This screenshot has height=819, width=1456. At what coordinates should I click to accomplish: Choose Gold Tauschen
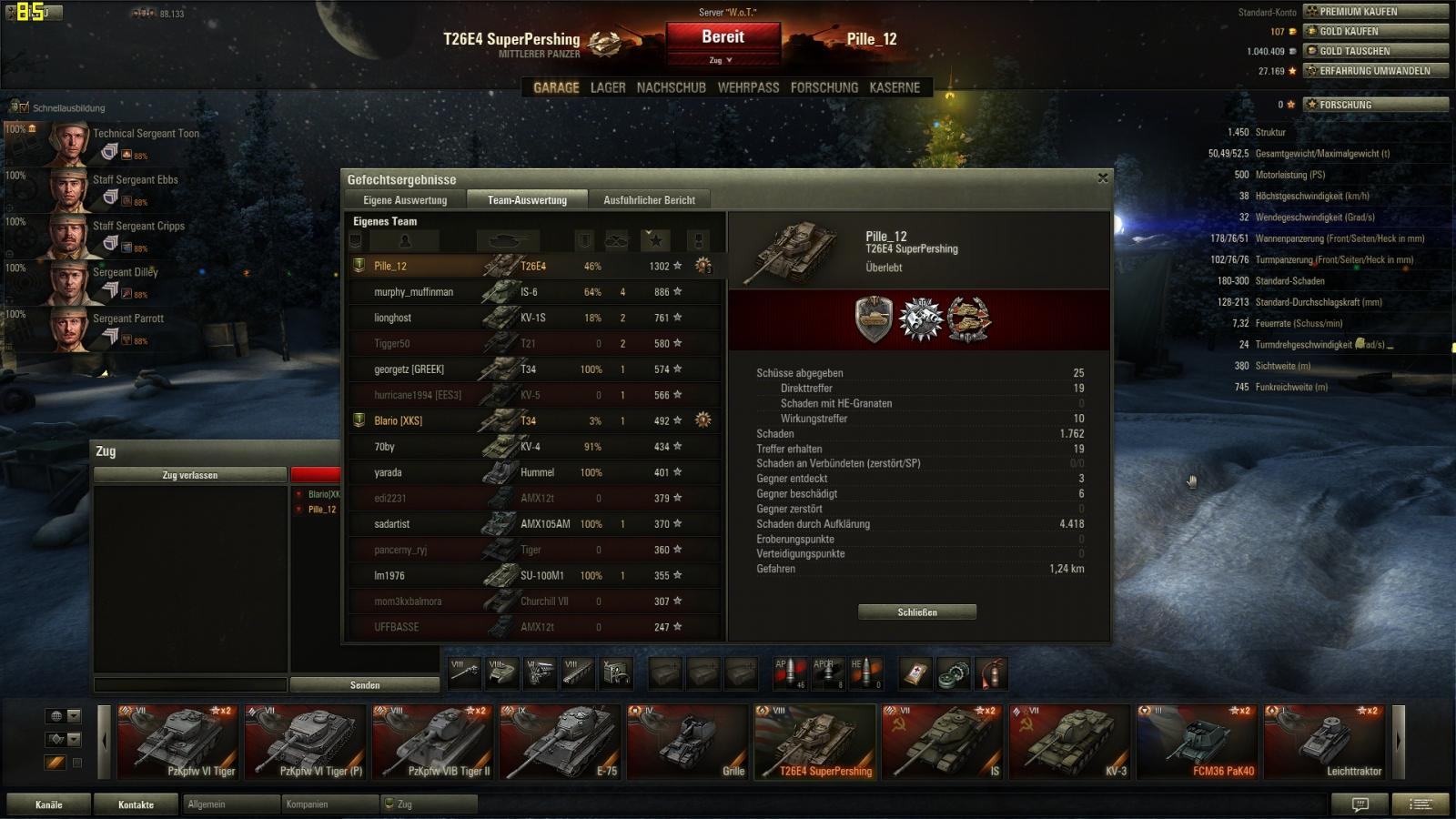coord(1375,51)
